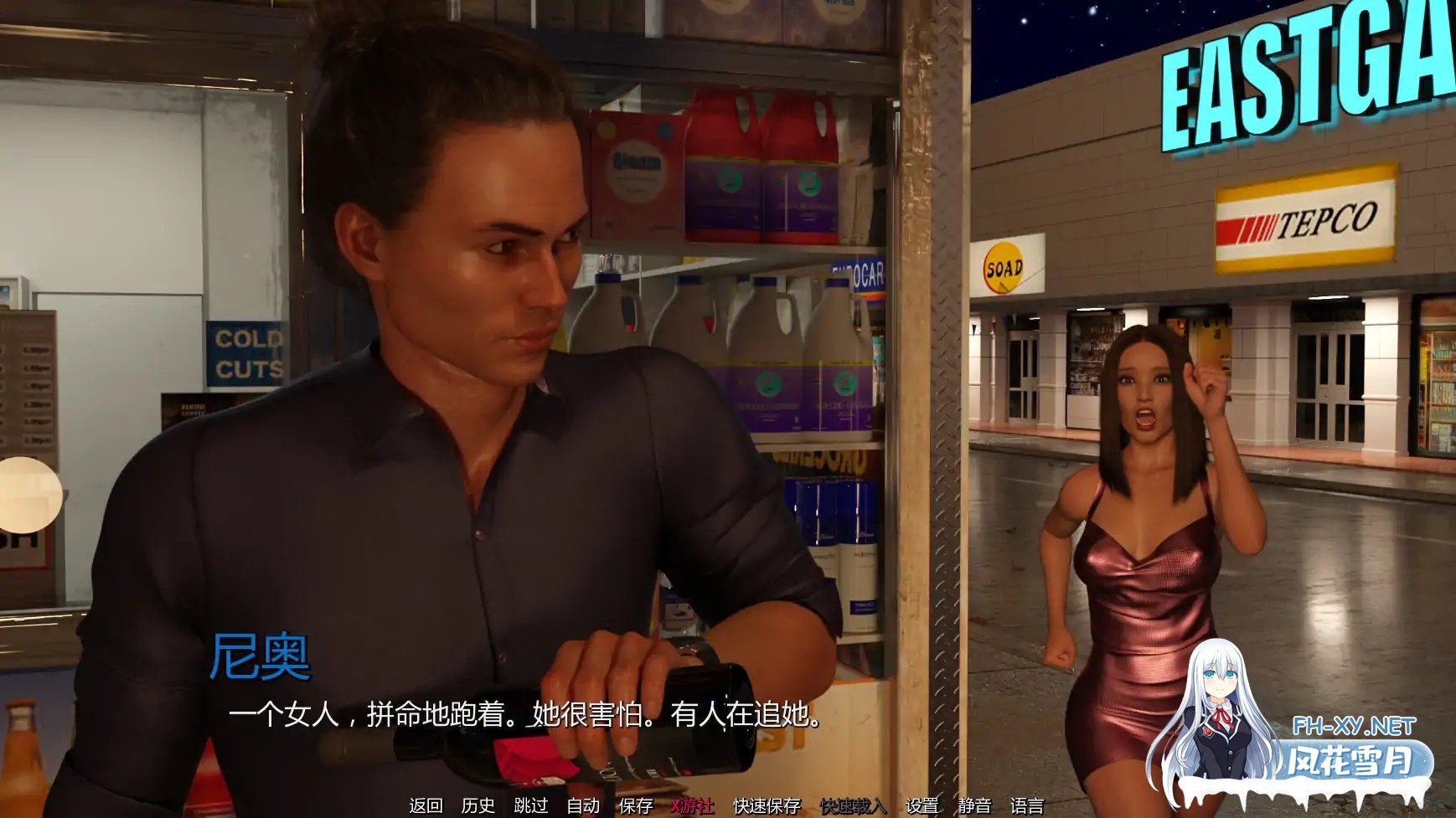Click the pink X游社 link
The width and height of the screenshot is (1456, 818).
click(x=692, y=805)
